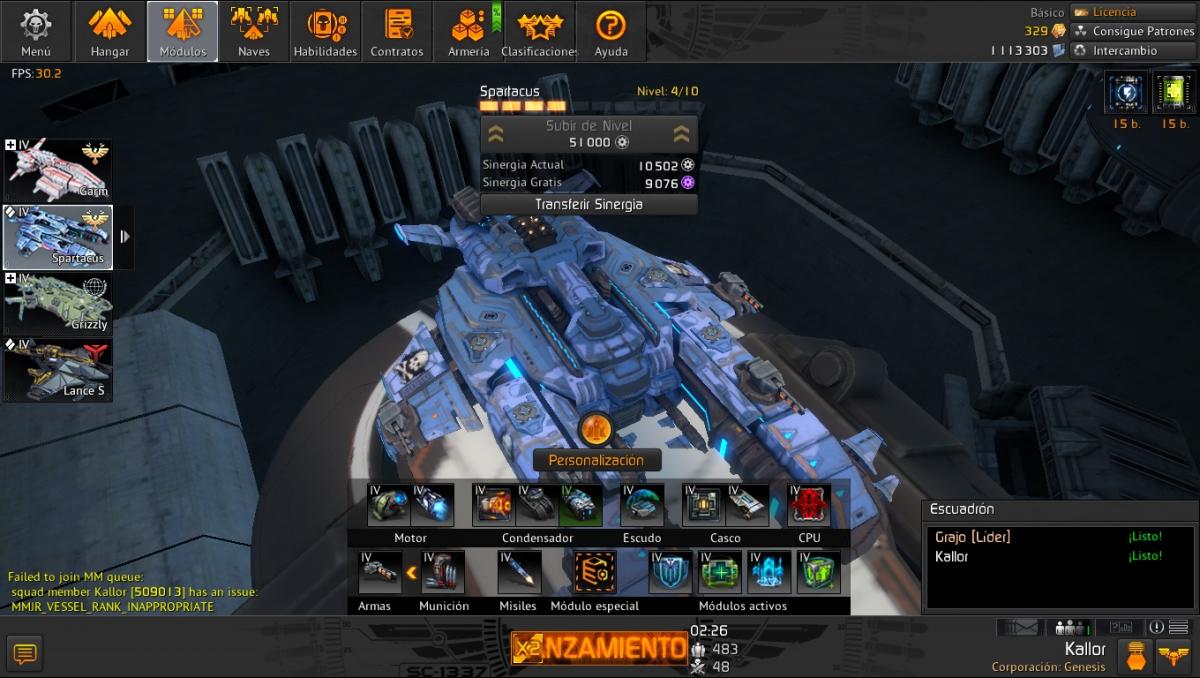The width and height of the screenshot is (1200, 678).
Task: Click Transferir Sinergia button
Action: pyautogui.click(x=588, y=204)
